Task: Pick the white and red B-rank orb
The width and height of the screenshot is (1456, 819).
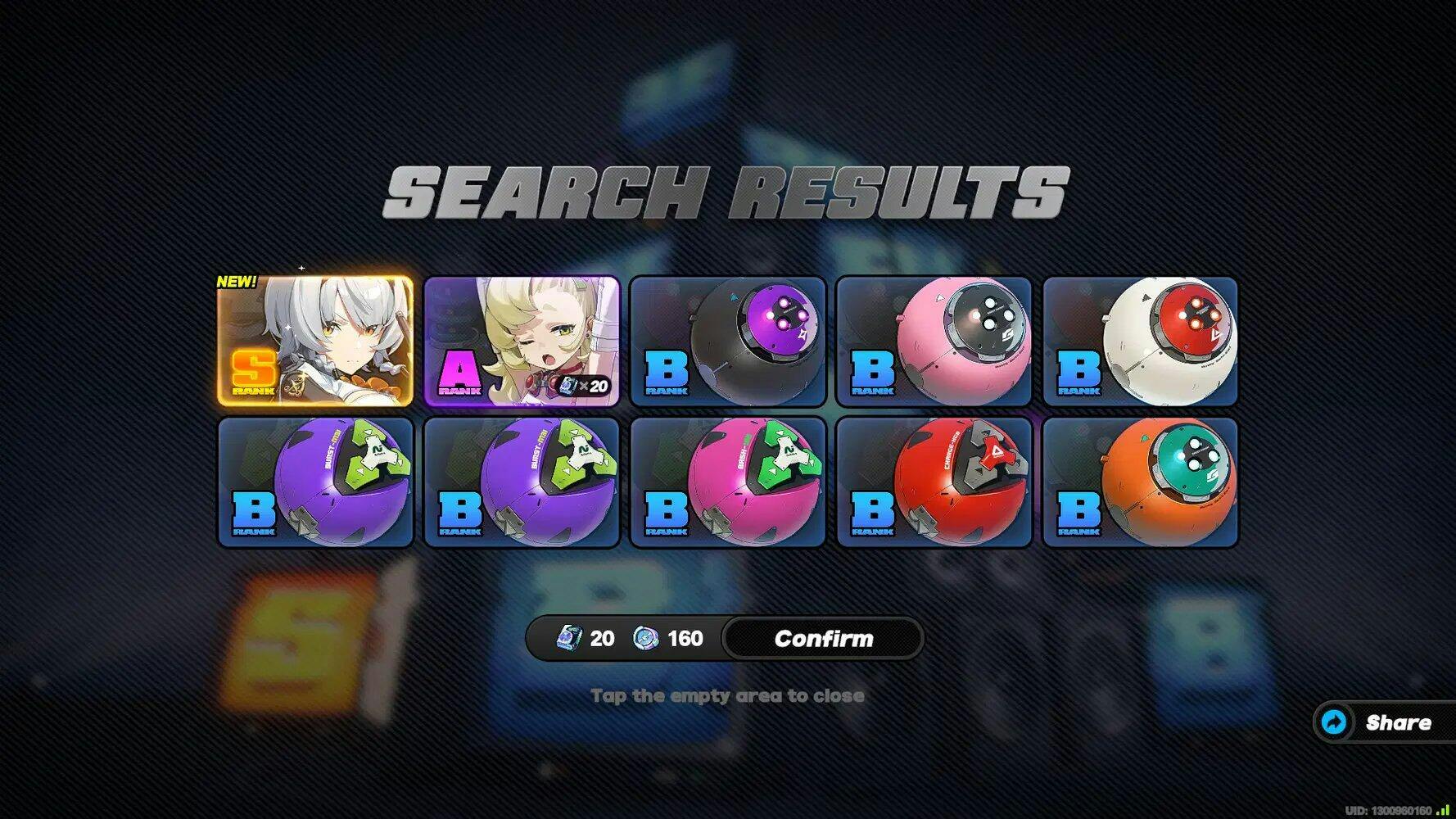Action: click(1141, 341)
